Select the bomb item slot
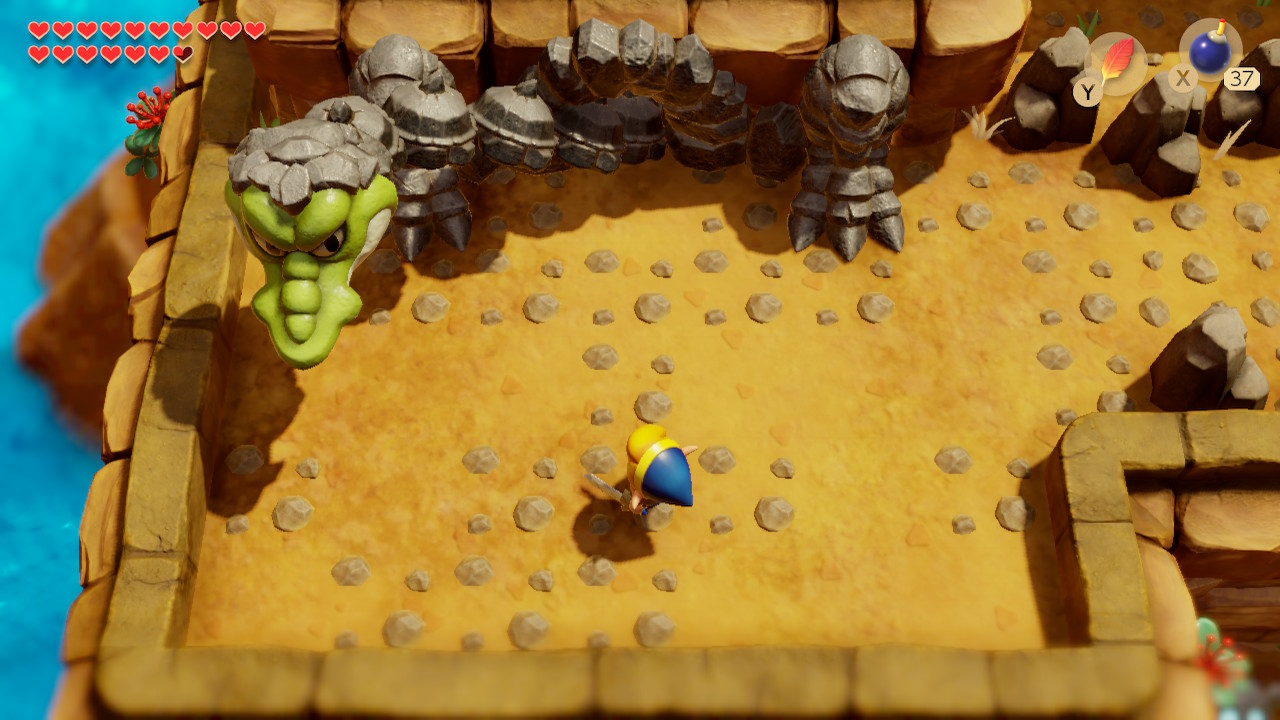 [1210, 49]
